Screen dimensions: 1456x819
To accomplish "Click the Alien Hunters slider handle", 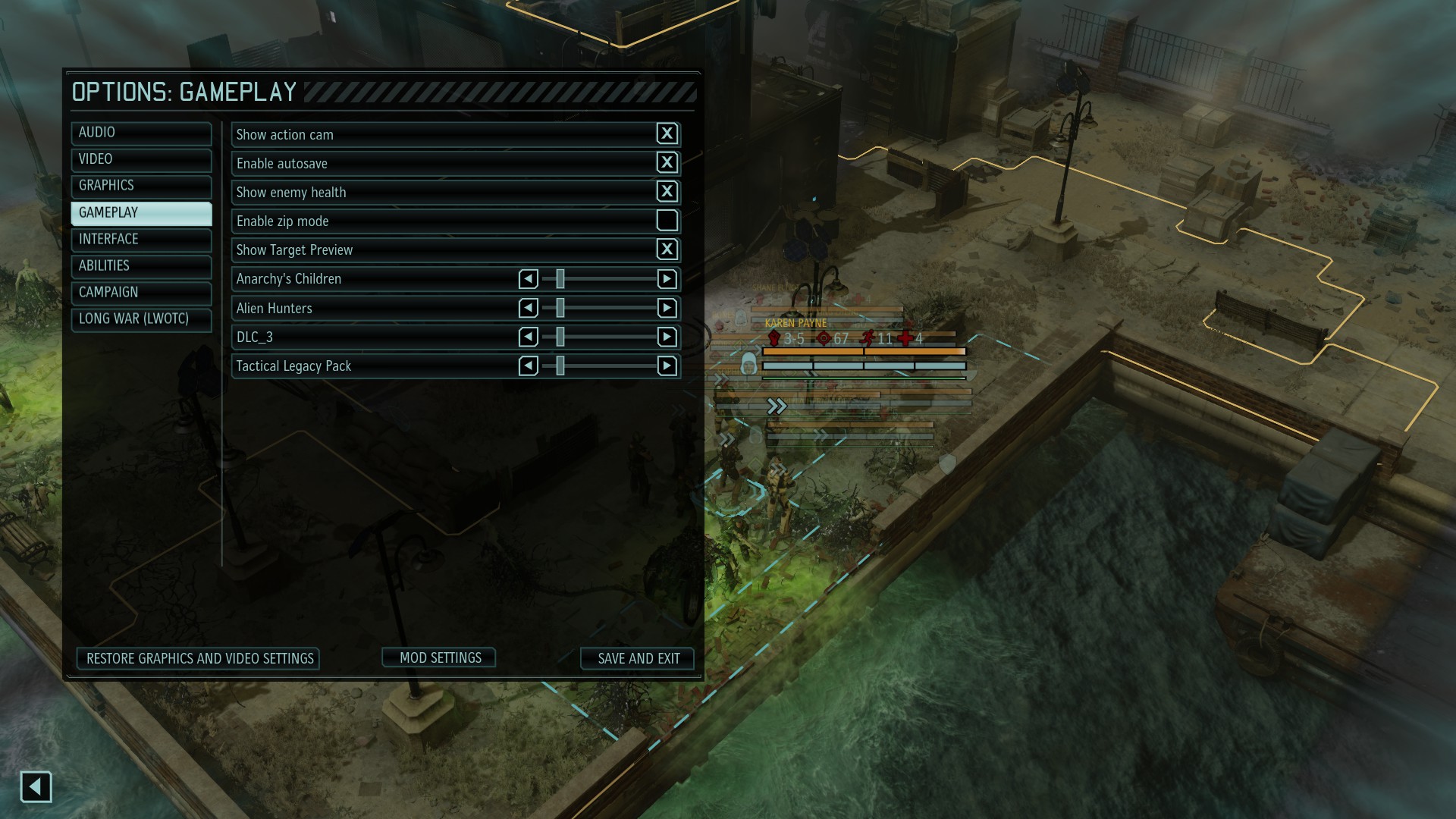I will [x=560, y=308].
